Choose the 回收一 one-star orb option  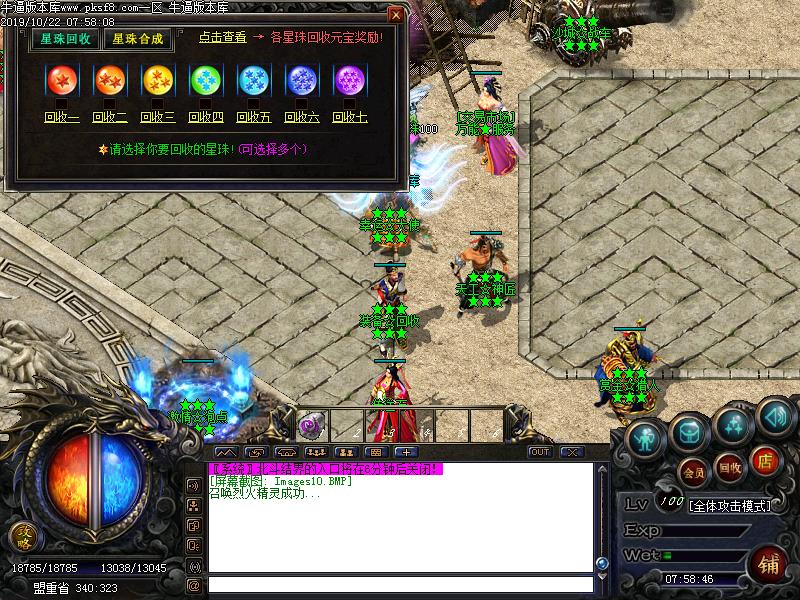pyautogui.click(x=61, y=118)
